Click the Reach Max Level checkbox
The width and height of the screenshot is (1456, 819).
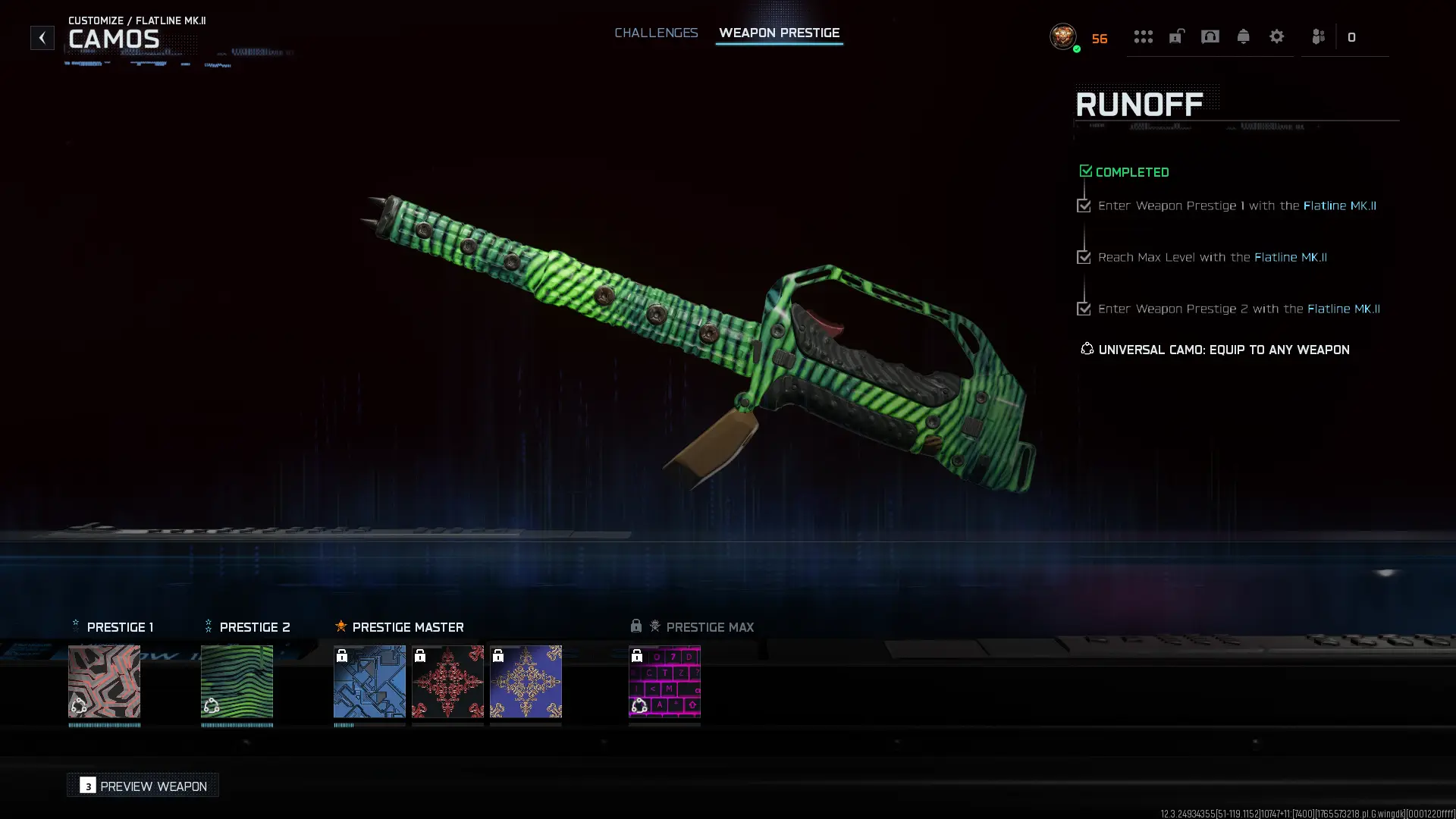point(1083,257)
